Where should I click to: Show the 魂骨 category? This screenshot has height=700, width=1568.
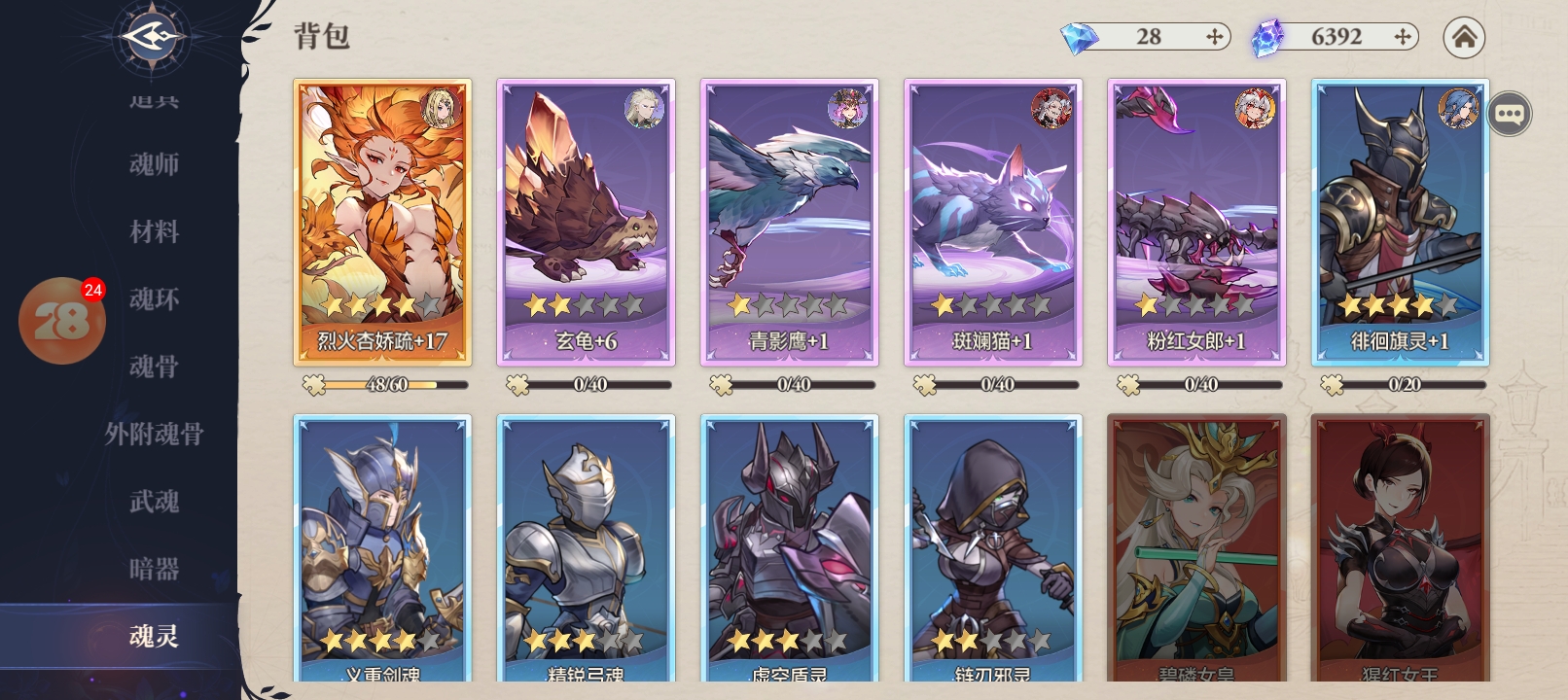[x=154, y=367]
